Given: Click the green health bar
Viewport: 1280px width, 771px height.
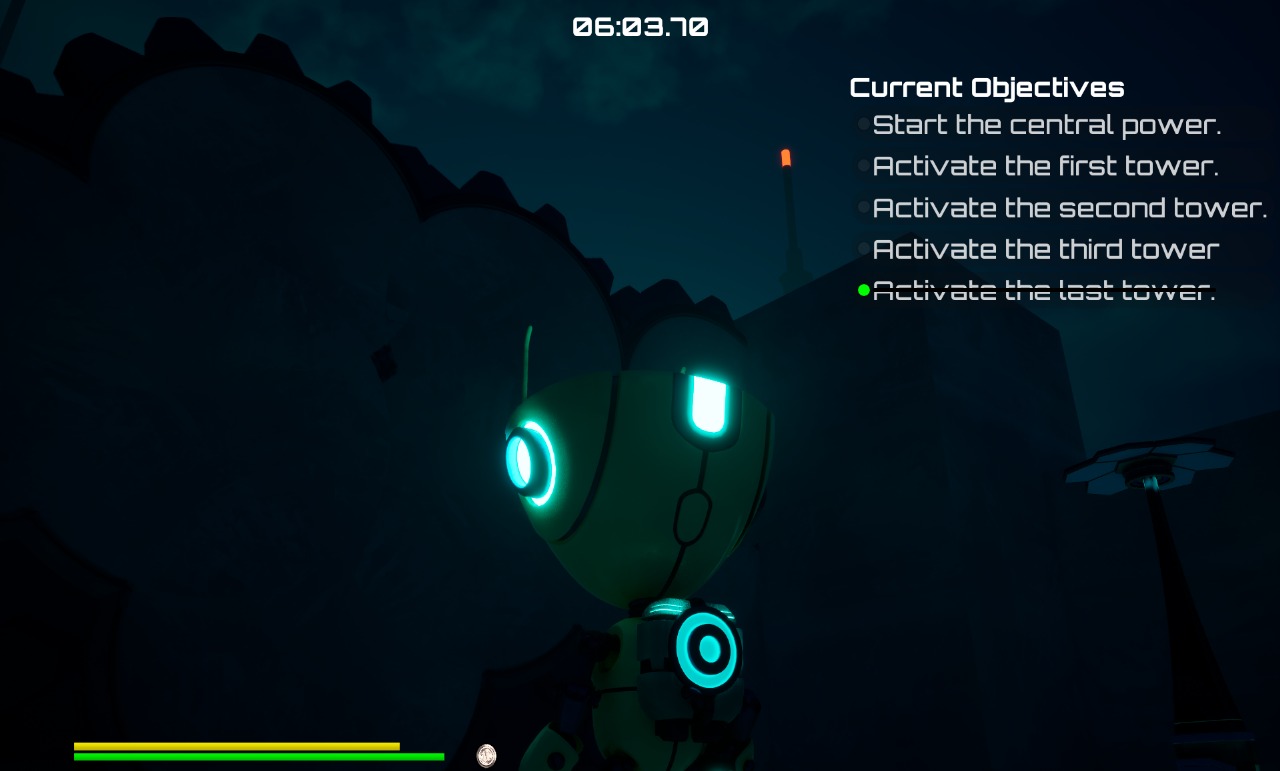Looking at the screenshot, I should click(x=258, y=757).
